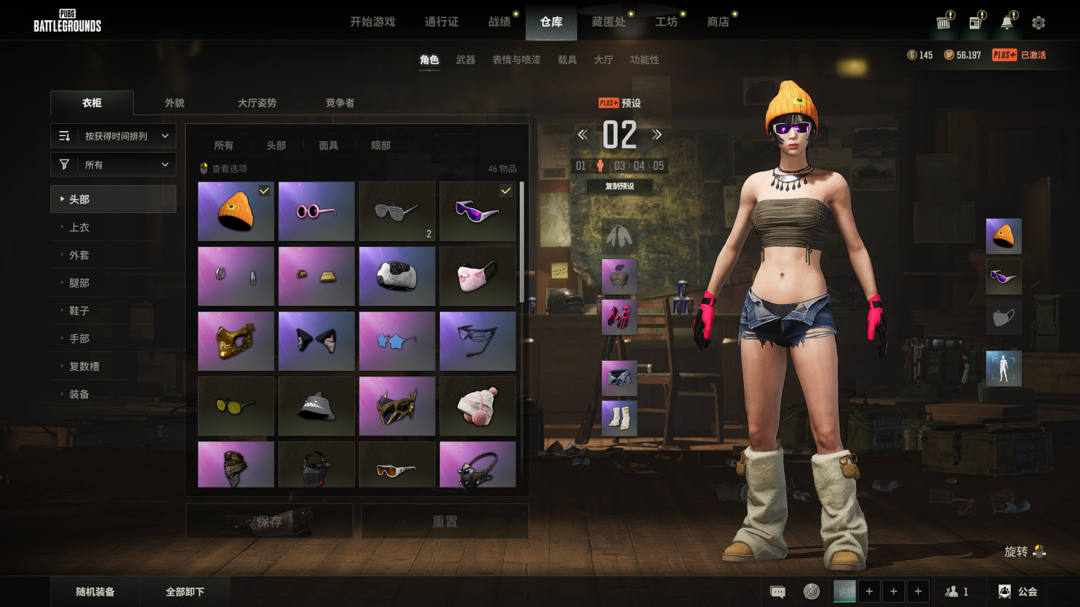Go to the 通行证 pass page
The height and width of the screenshot is (607, 1080).
[x=441, y=22]
